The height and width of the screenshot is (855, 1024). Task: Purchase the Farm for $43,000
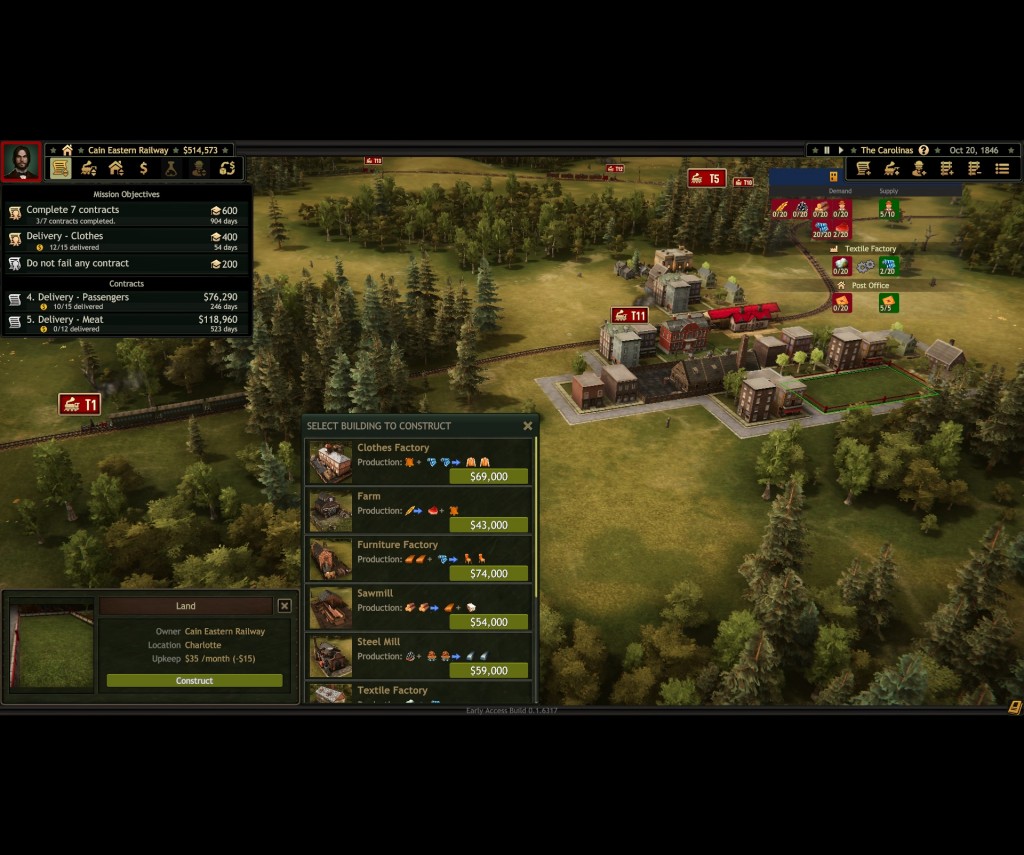[489, 525]
